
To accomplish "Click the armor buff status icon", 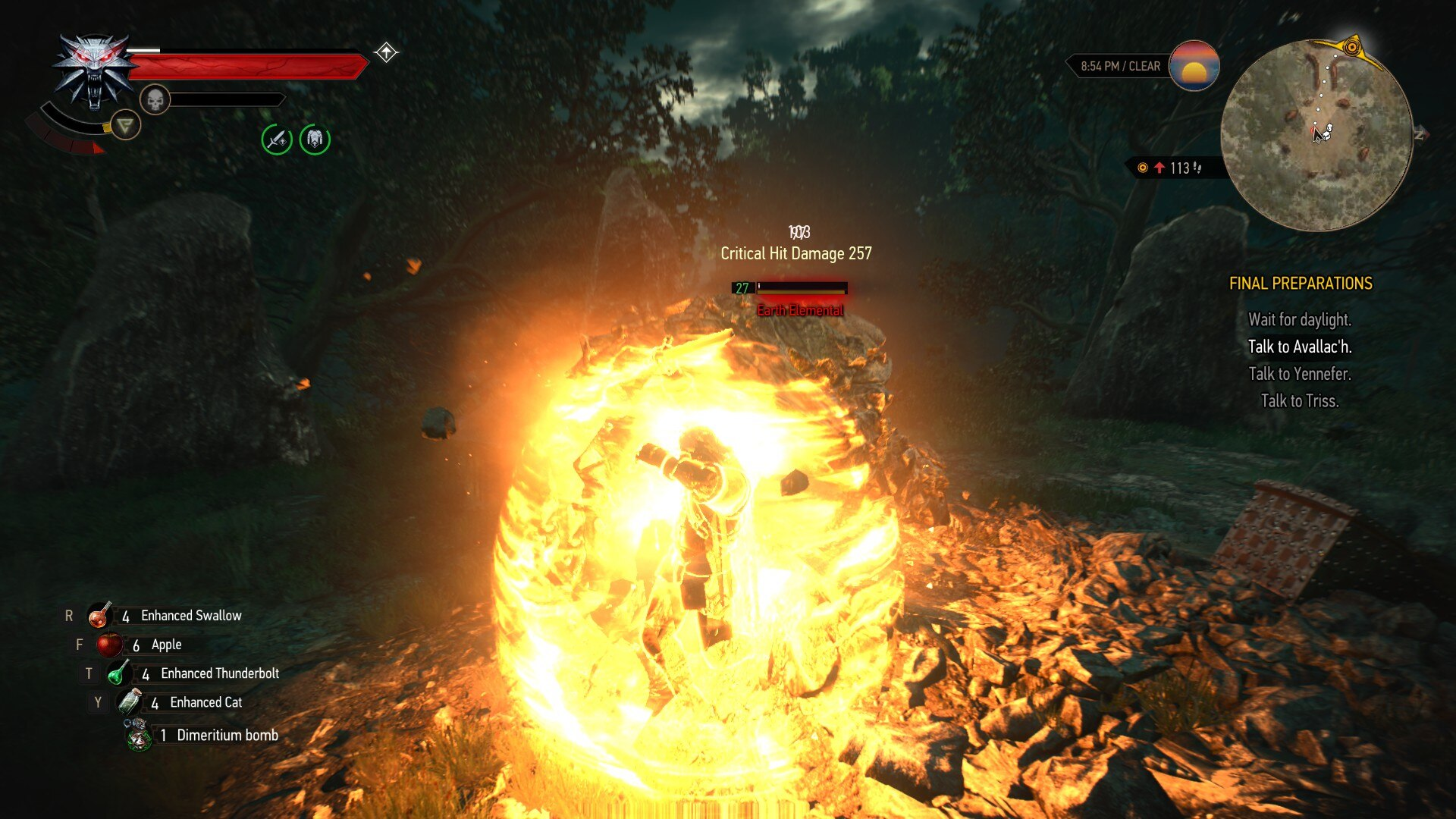I will (315, 139).
